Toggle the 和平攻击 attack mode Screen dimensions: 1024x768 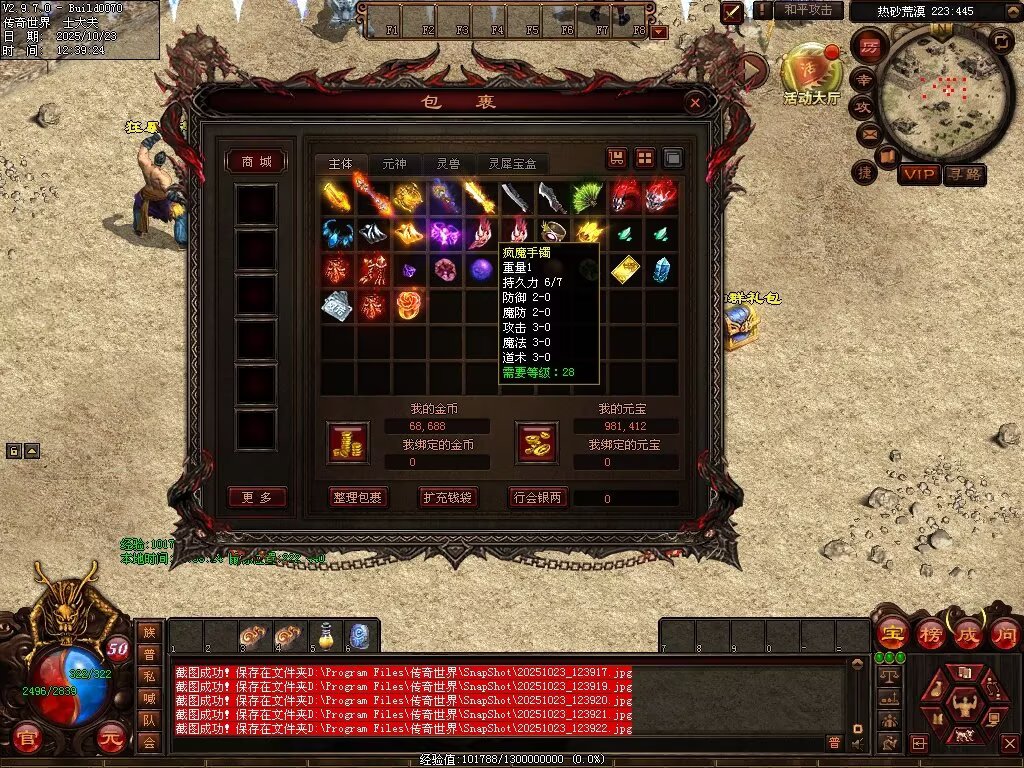click(808, 10)
